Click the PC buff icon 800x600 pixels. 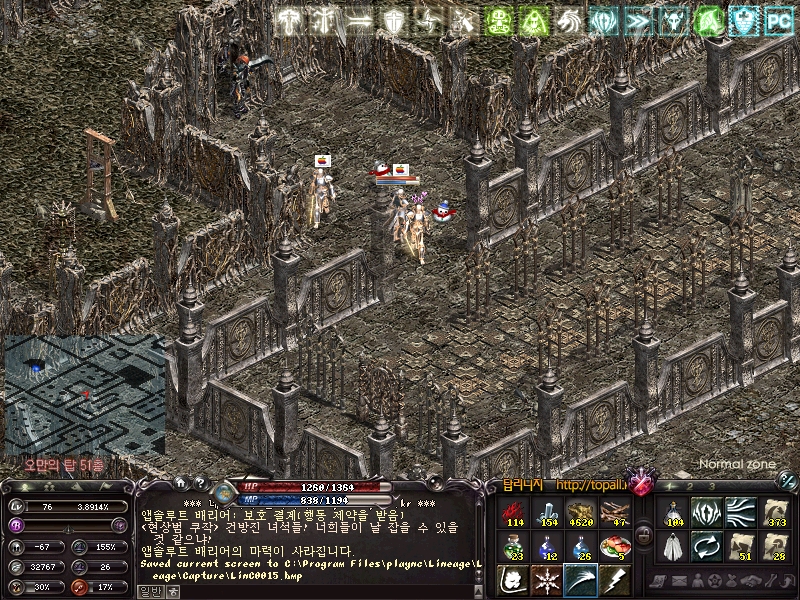(x=779, y=20)
